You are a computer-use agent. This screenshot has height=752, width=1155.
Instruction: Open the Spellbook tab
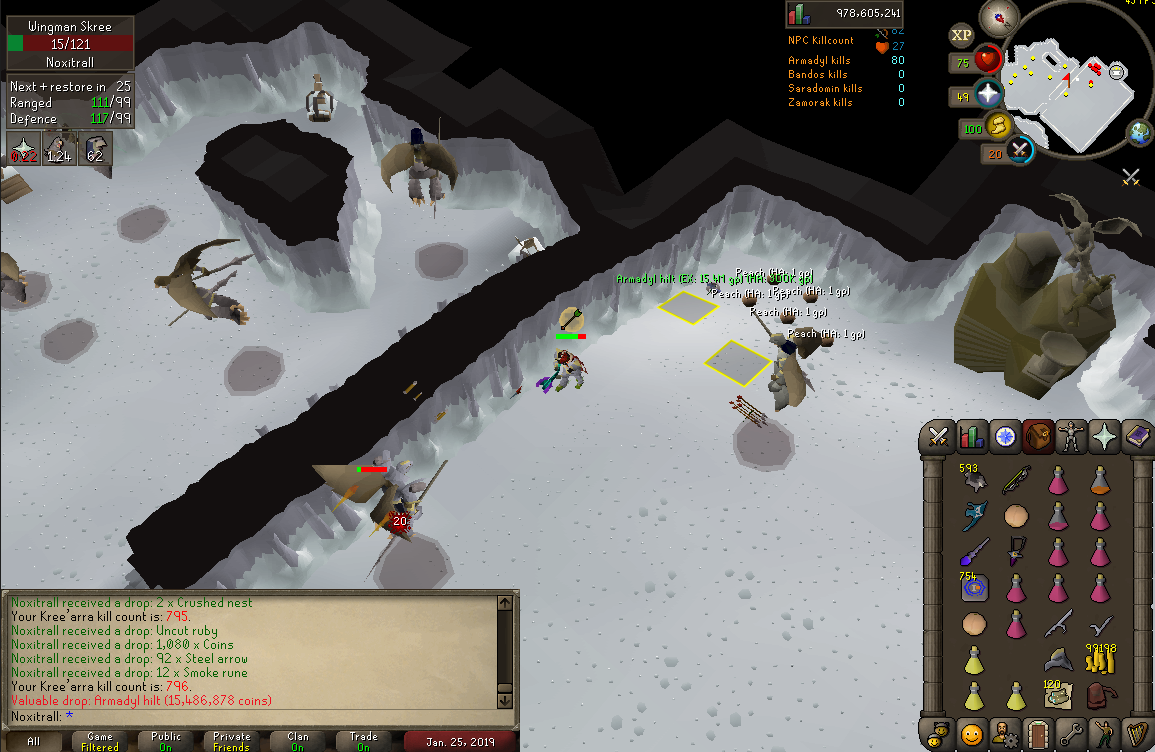click(1138, 436)
